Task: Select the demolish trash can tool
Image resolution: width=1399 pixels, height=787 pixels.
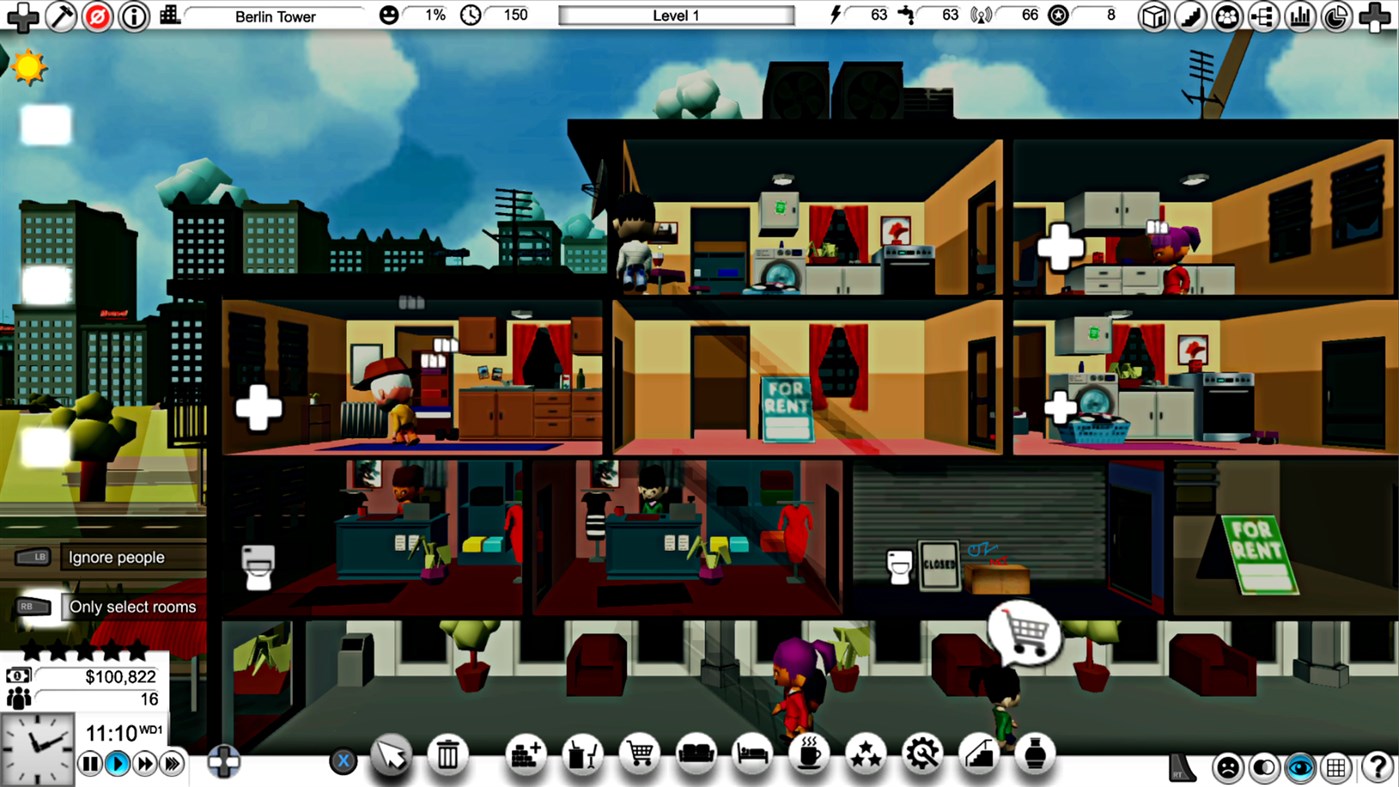Action: [x=448, y=756]
